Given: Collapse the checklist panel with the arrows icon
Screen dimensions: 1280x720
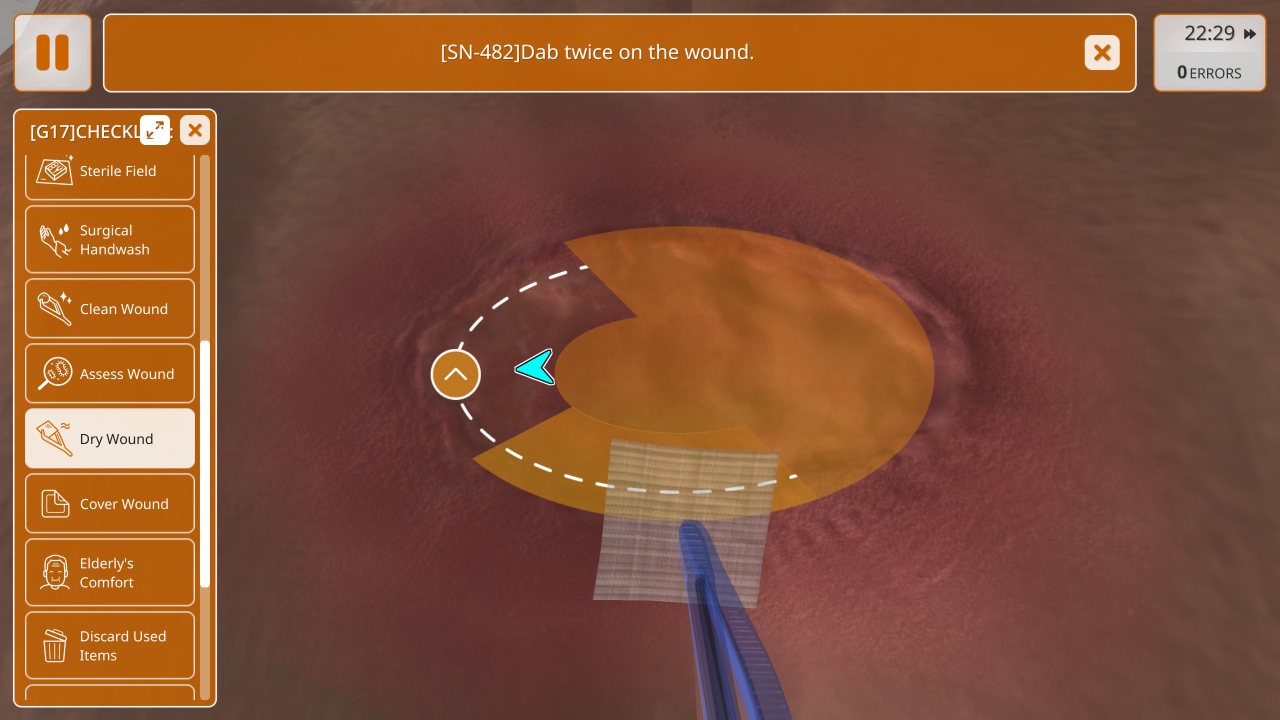Looking at the screenshot, I should tap(155, 130).
